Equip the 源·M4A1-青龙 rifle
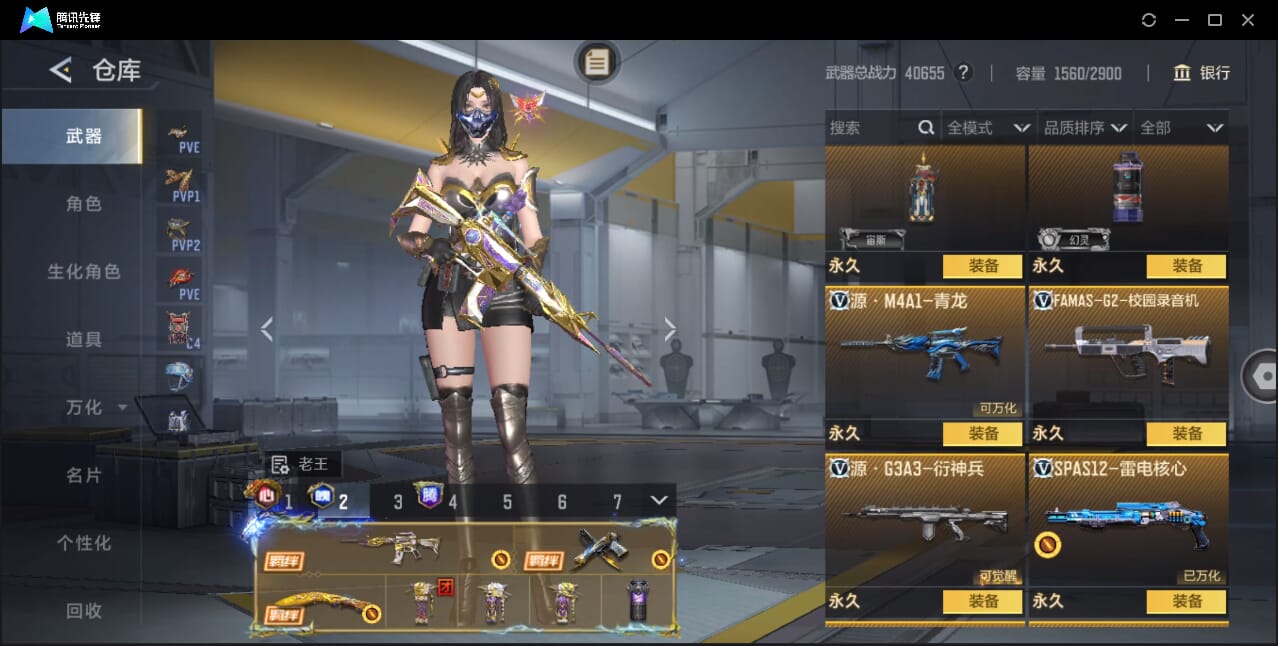Viewport: 1278px width, 646px height. [x=982, y=434]
